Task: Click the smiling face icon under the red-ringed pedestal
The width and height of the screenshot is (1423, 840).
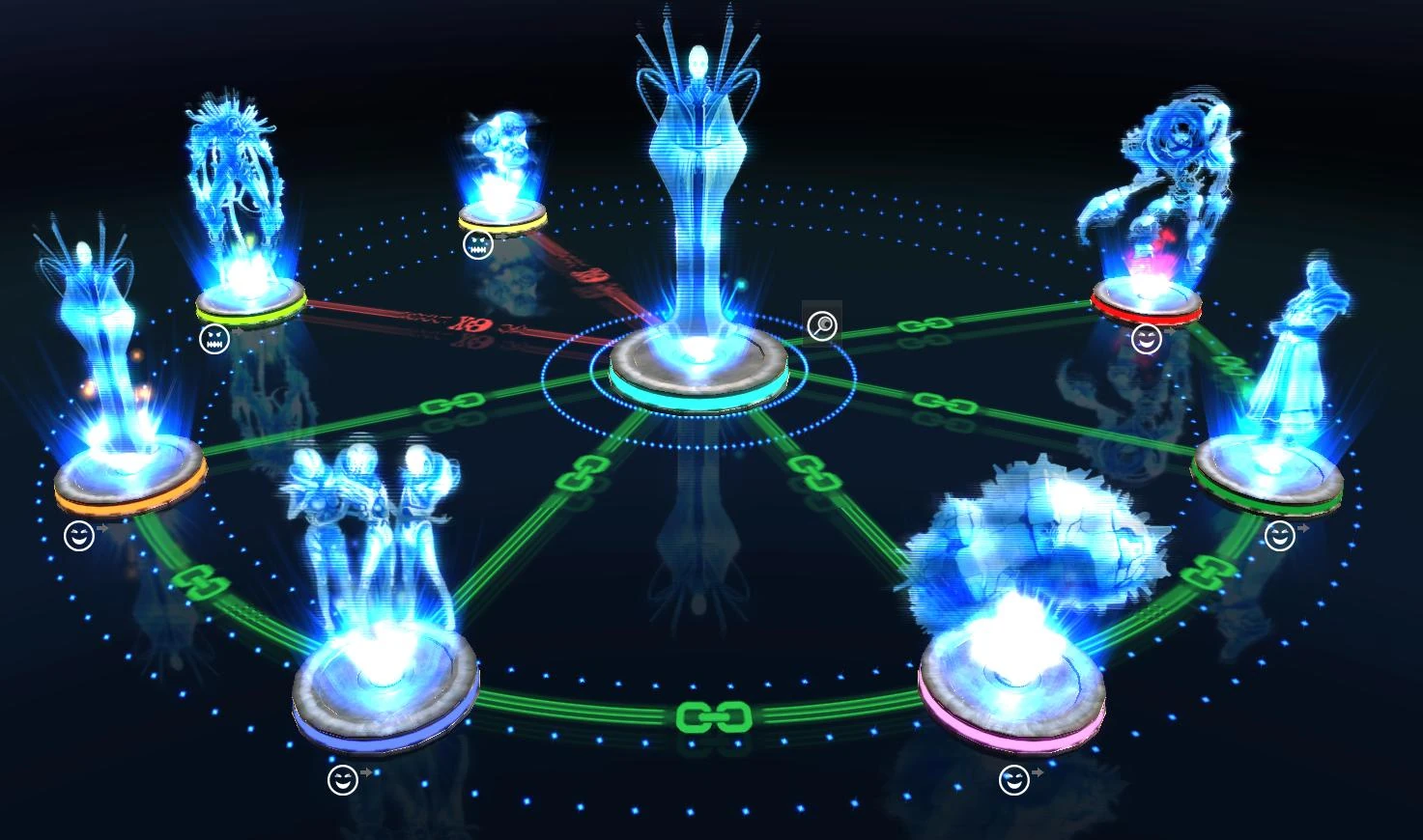Action: [1145, 338]
